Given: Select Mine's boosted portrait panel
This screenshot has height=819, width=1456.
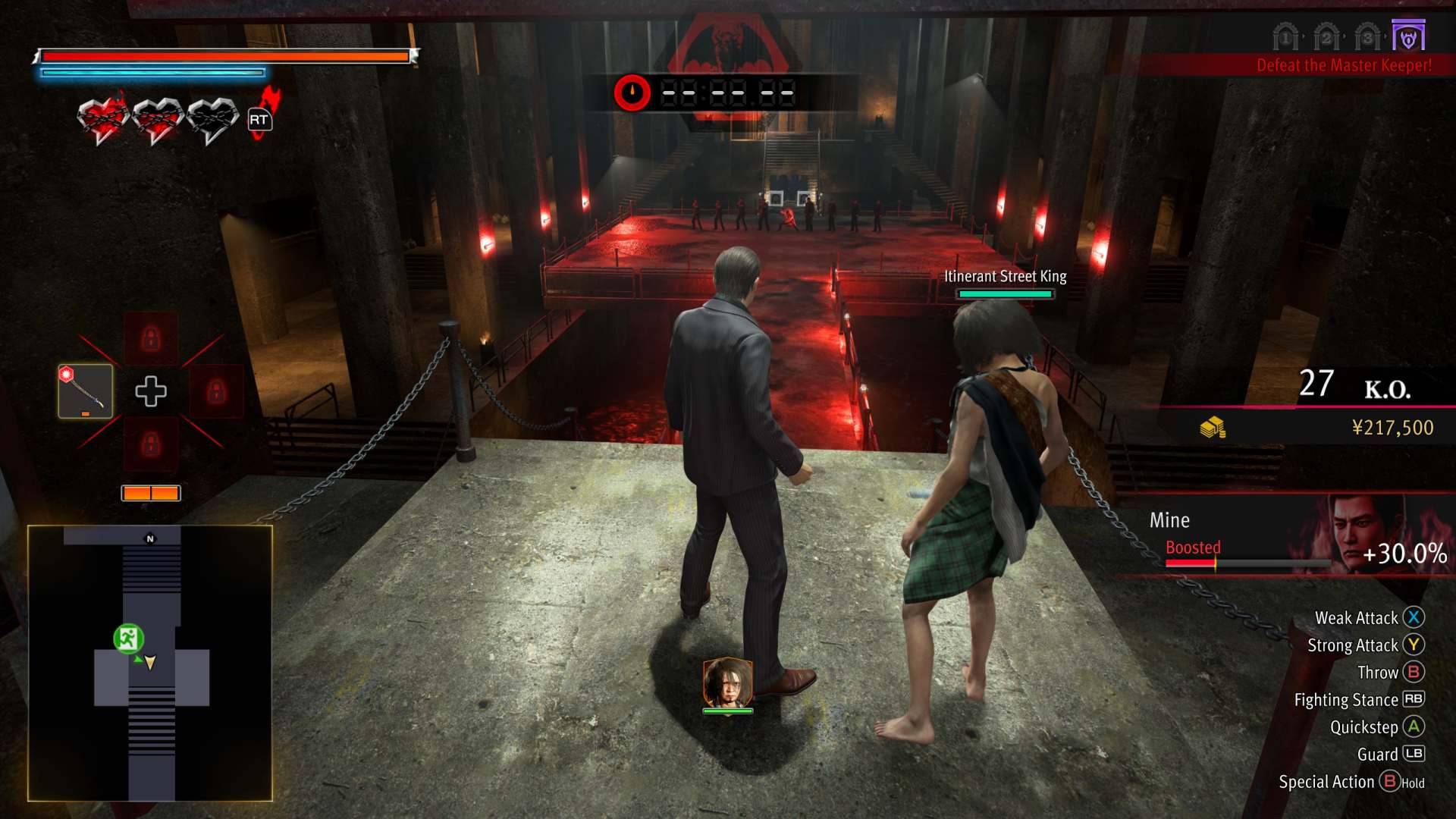Looking at the screenshot, I should click(x=1365, y=533).
